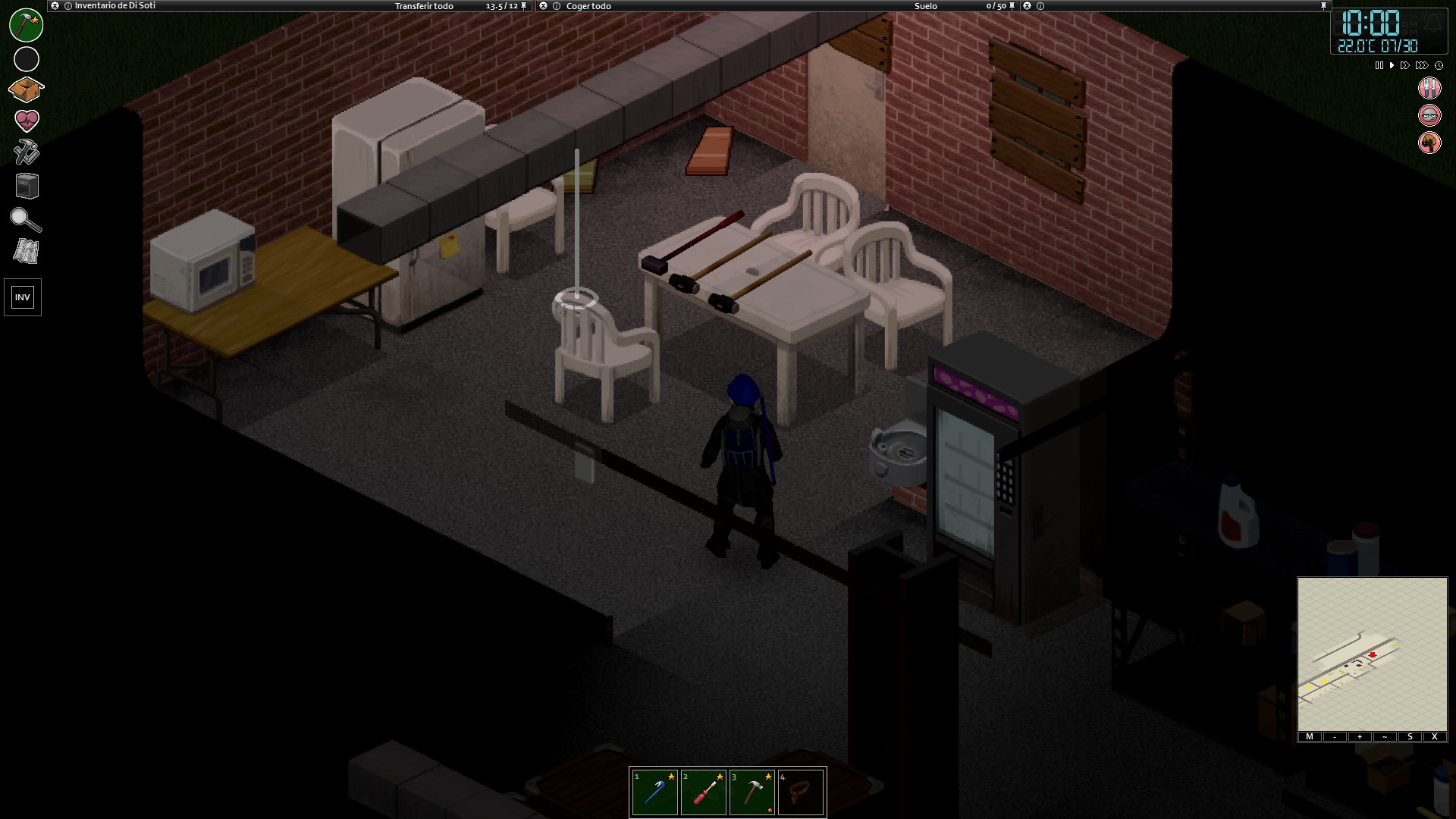Toggle minimap symbols with the ~ button
Viewport: 1456px width, 819px height.
coord(1385,736)
